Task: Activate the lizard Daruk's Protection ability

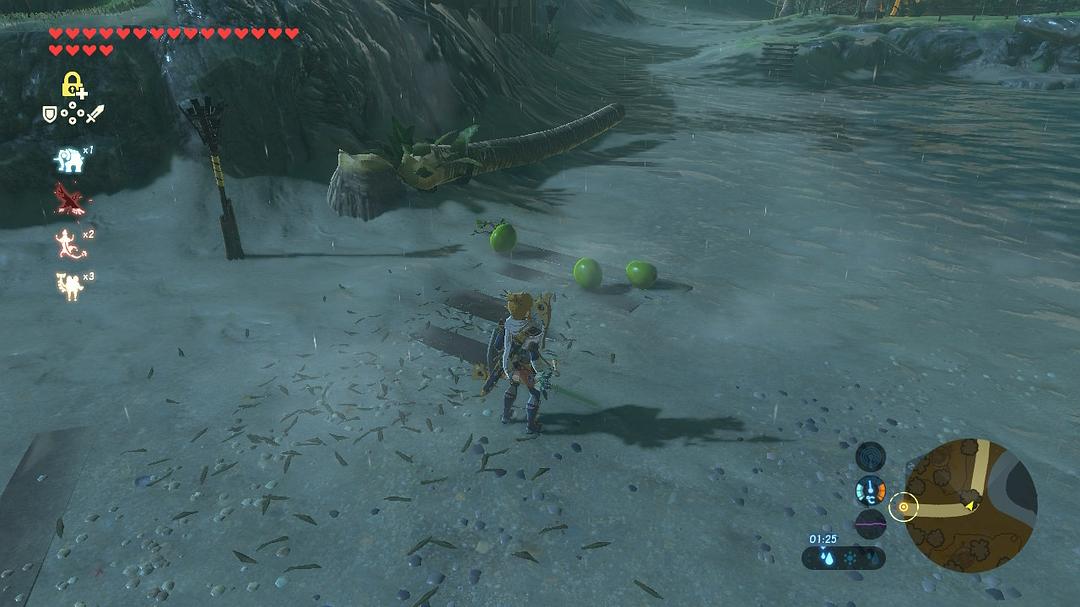Action: coord(69,243)
